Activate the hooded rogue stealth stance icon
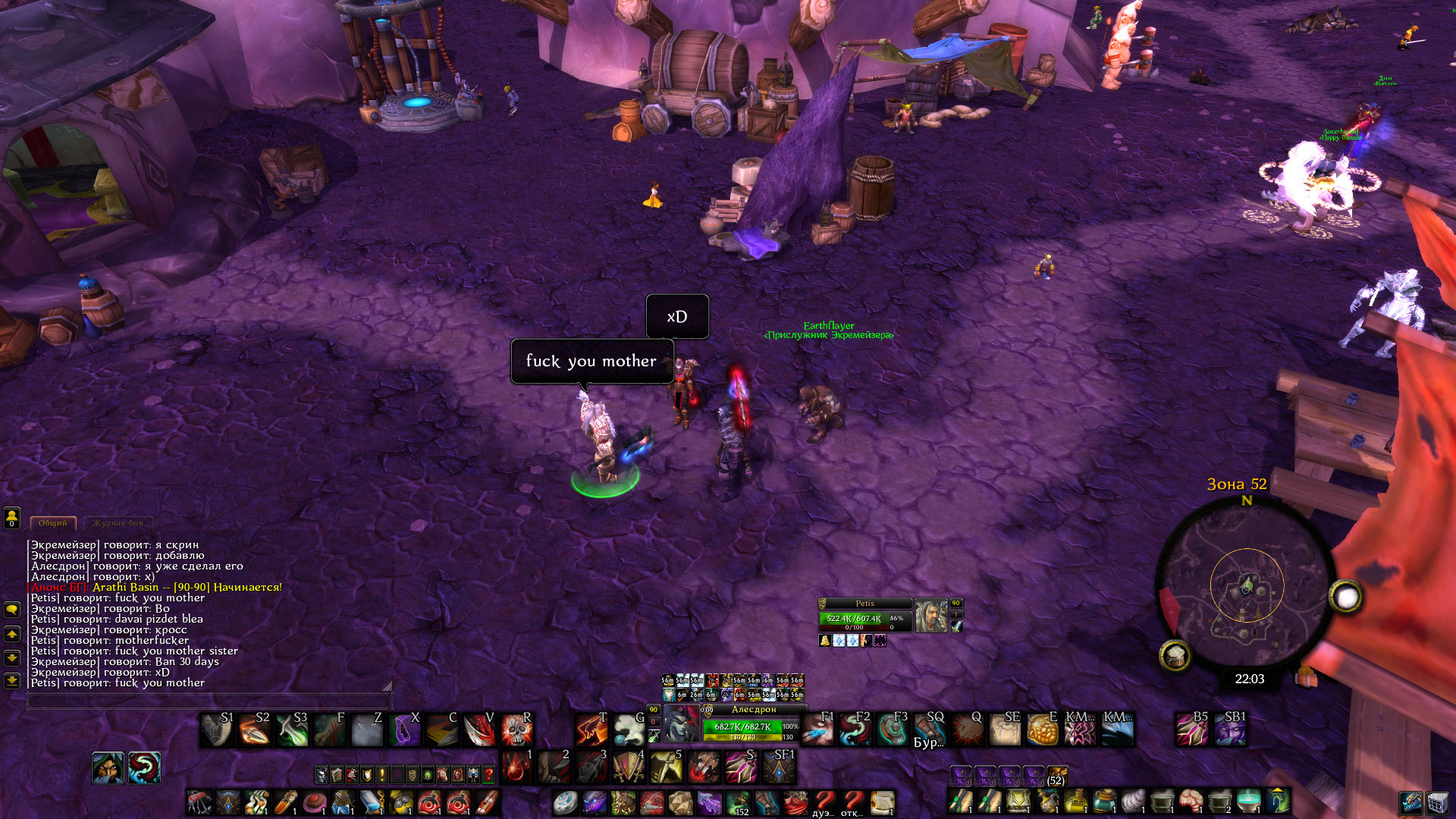1456x819 pixels. point(108,768)
